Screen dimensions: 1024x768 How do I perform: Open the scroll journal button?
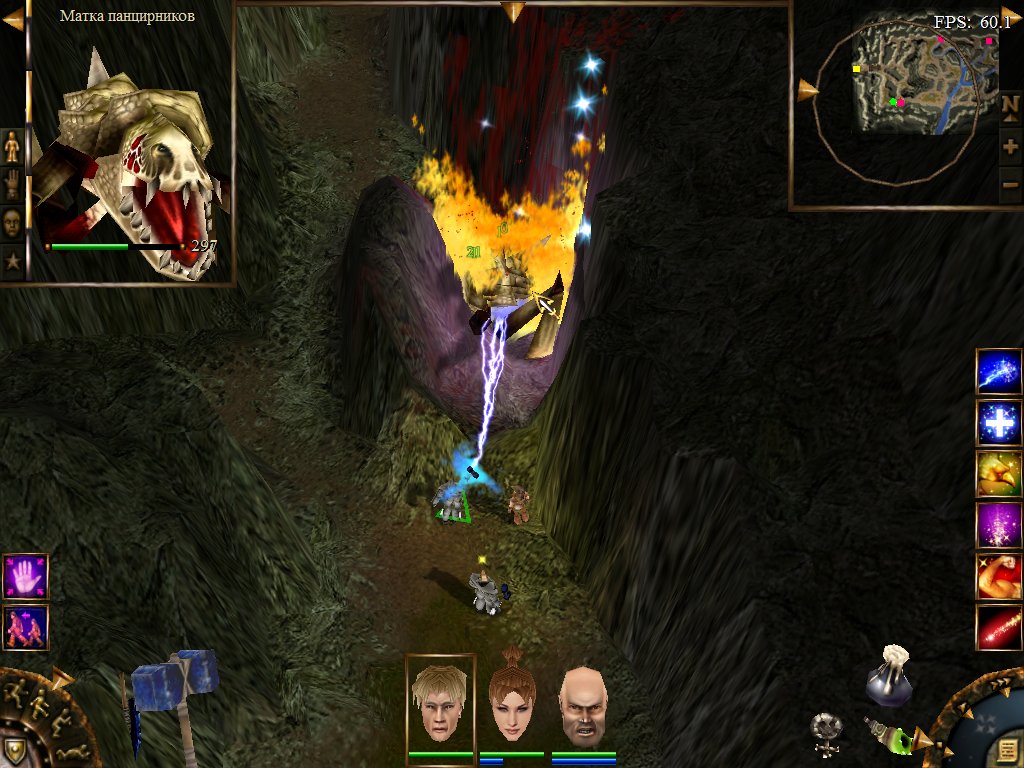pos(1003,750)
